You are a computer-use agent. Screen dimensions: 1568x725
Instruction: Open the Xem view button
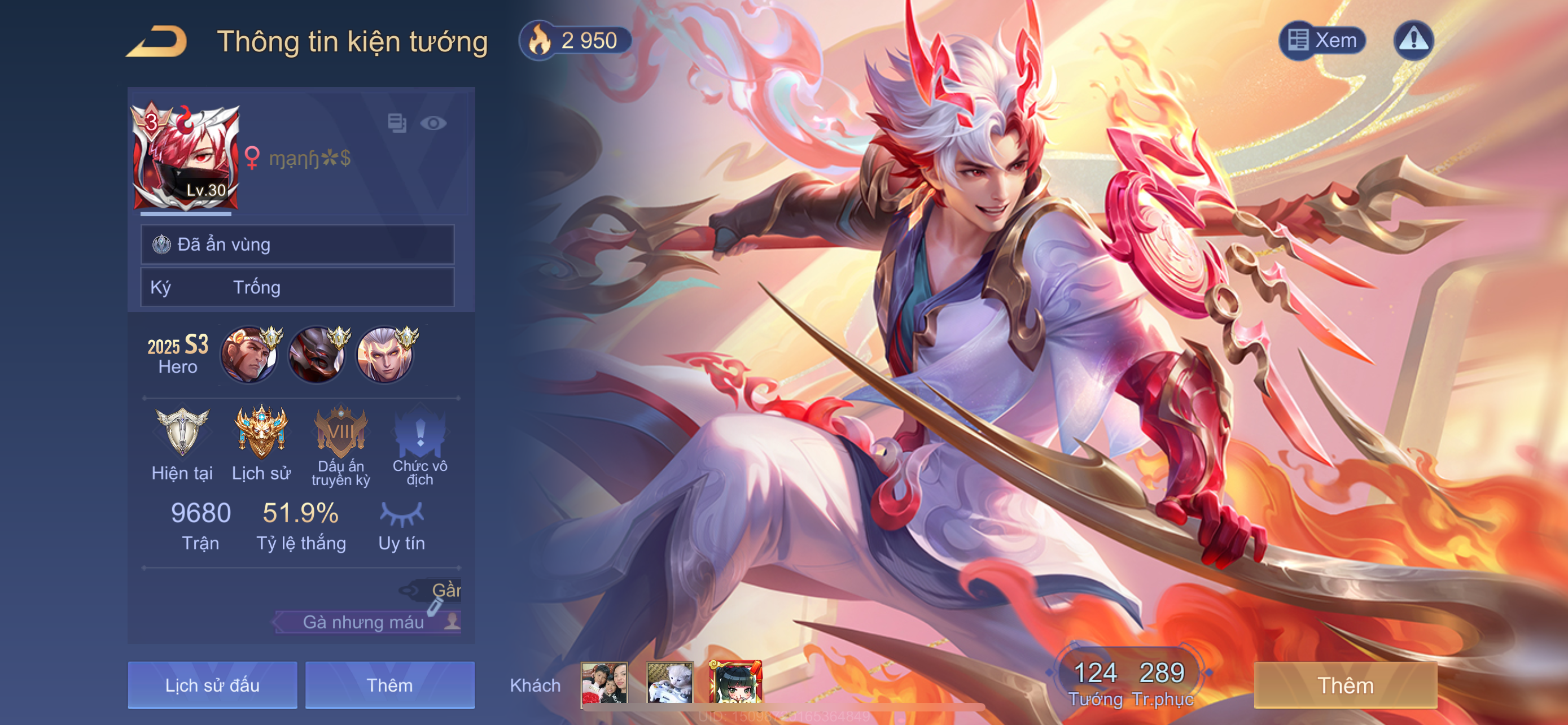click(1322, 41)
